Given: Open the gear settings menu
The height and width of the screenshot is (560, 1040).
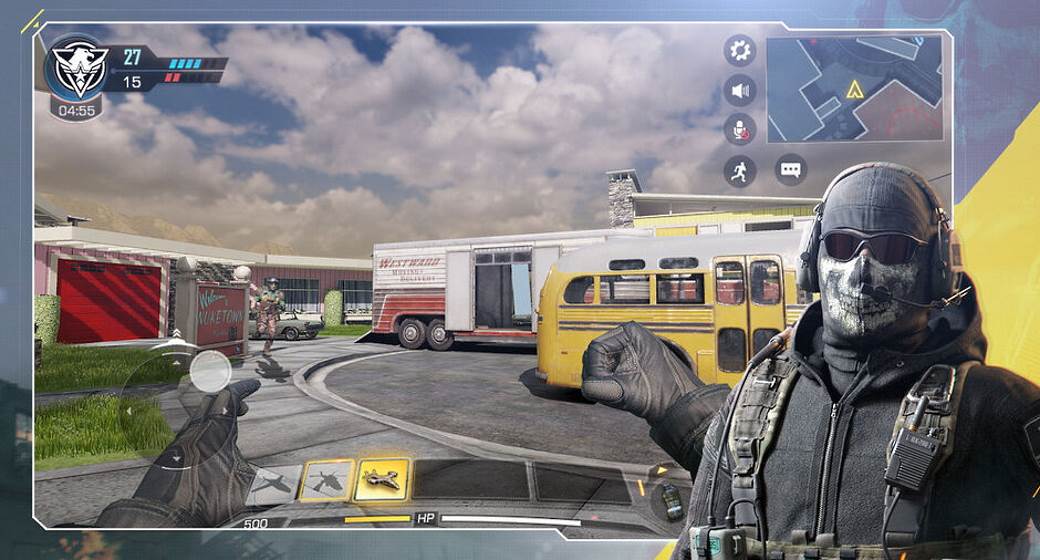Looking at the screenshot, I should click(x=740, y=50).
